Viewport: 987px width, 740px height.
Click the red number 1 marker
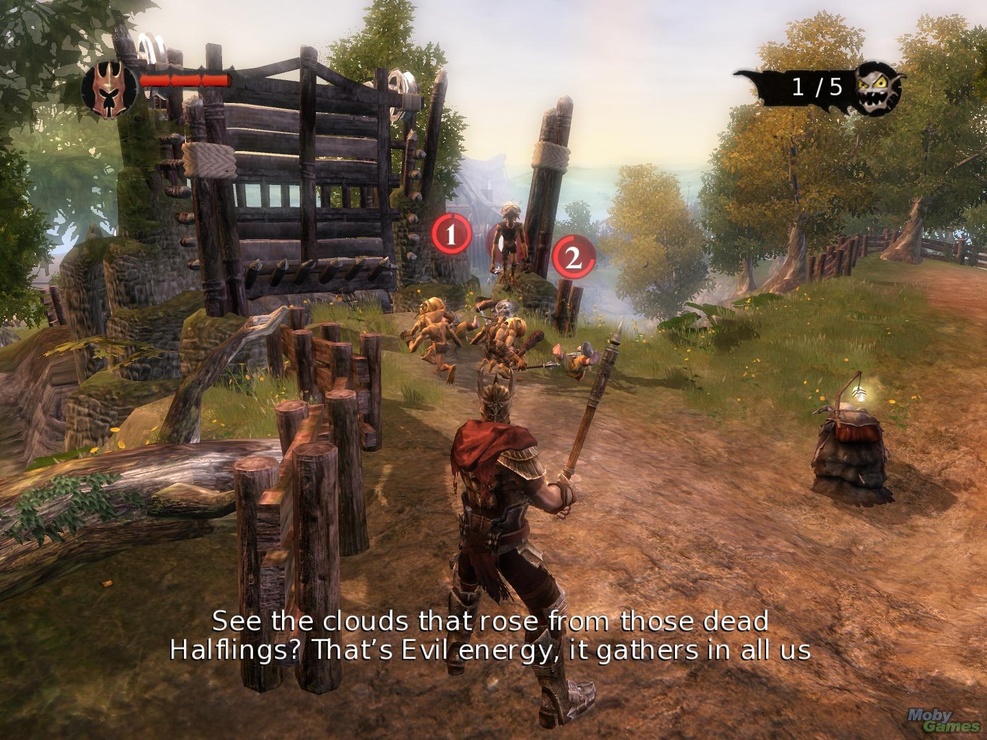click(x=451, y=235)
